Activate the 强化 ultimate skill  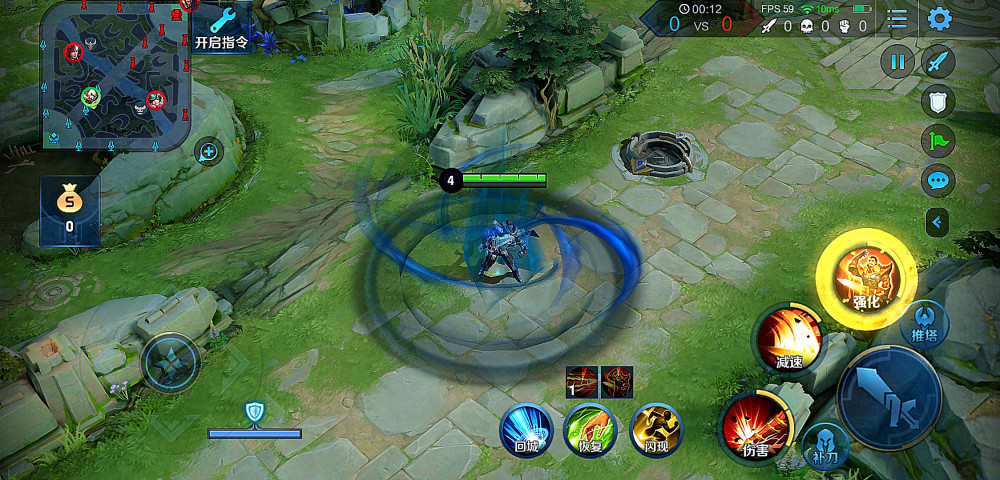(866, 274)
